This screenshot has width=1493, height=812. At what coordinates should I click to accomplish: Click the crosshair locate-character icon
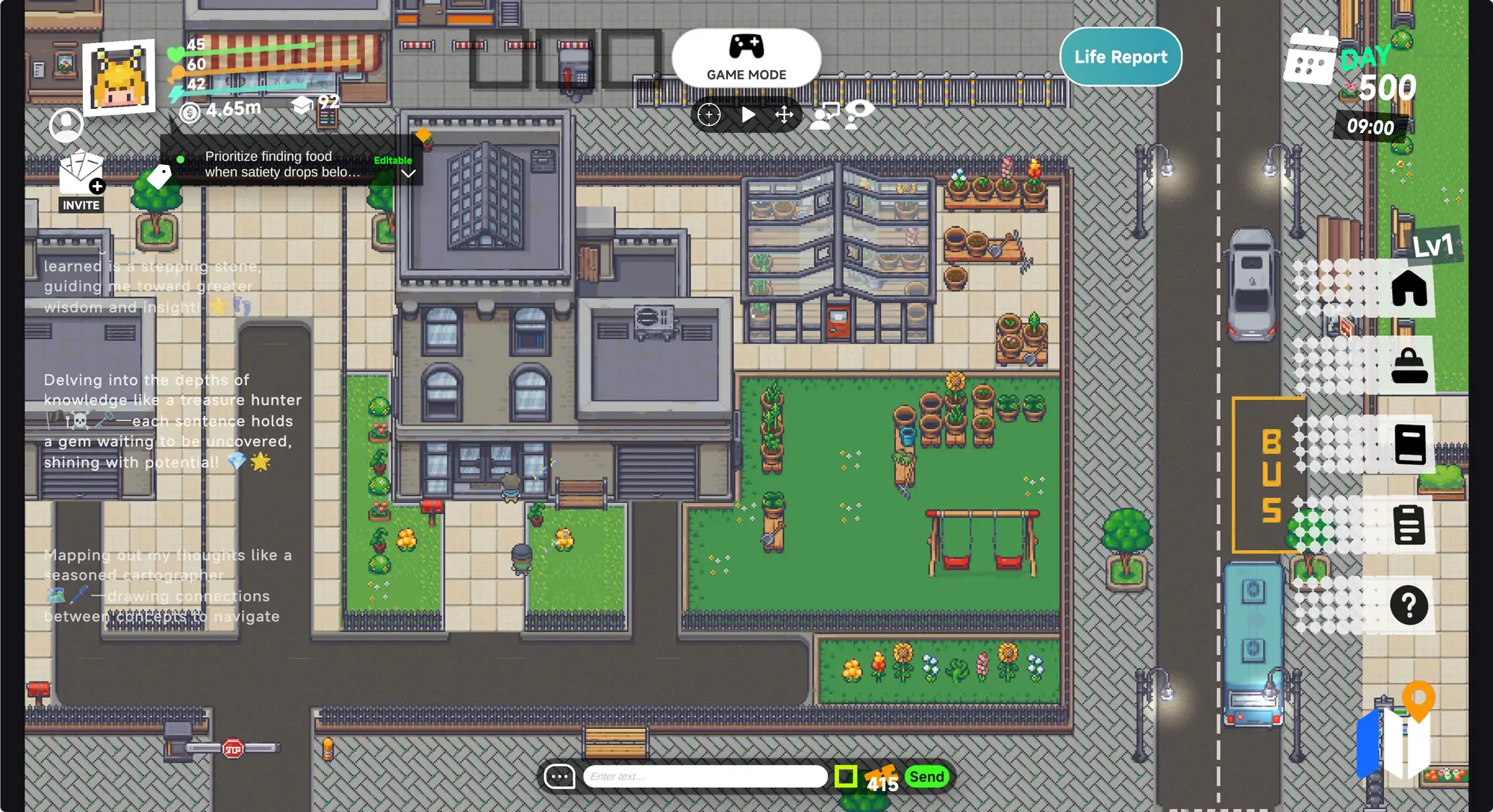pos(709,115)
